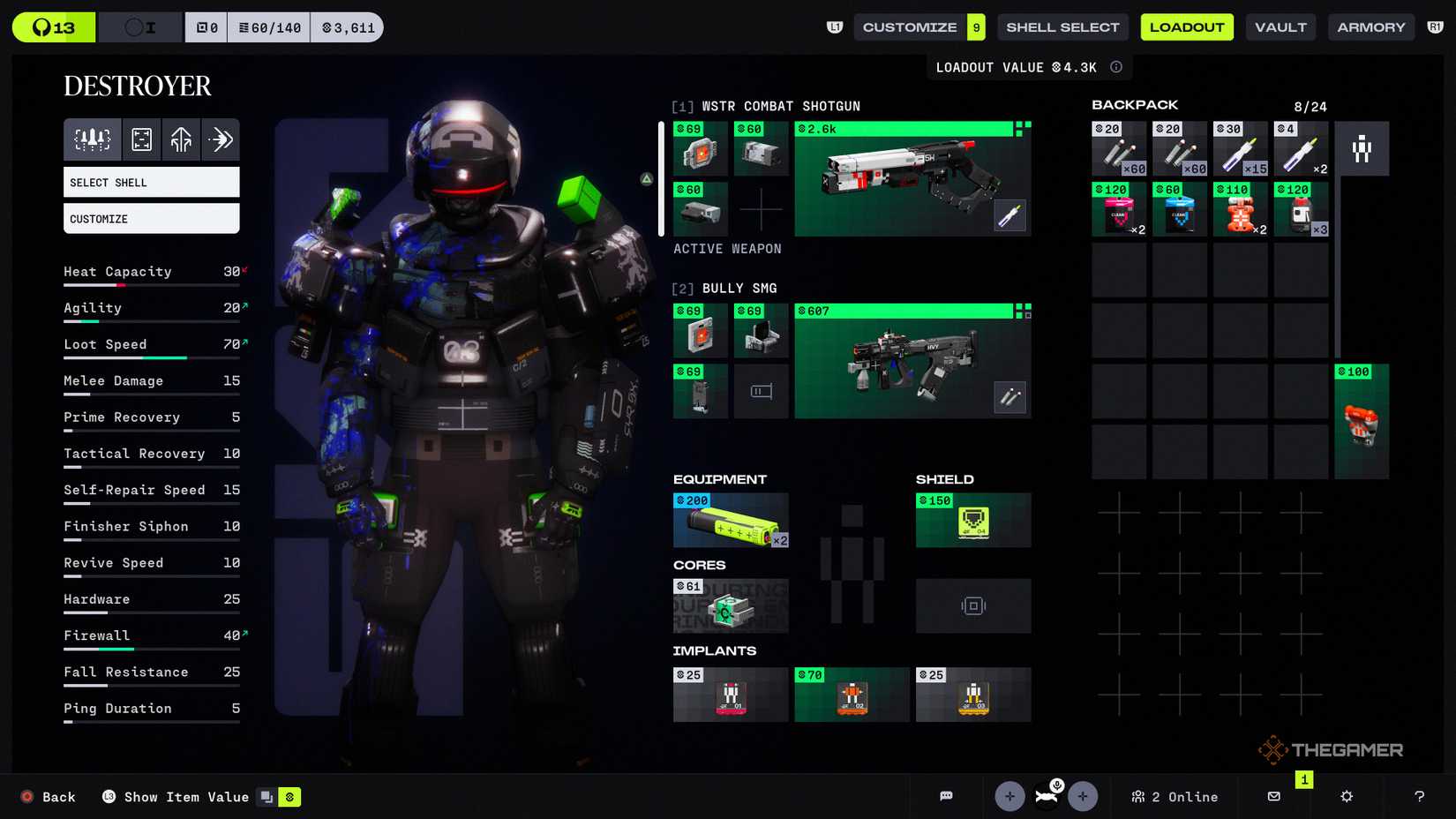Open the VAULT tab
Viewport: 1456px width, 819px height.
(1280, 26)
